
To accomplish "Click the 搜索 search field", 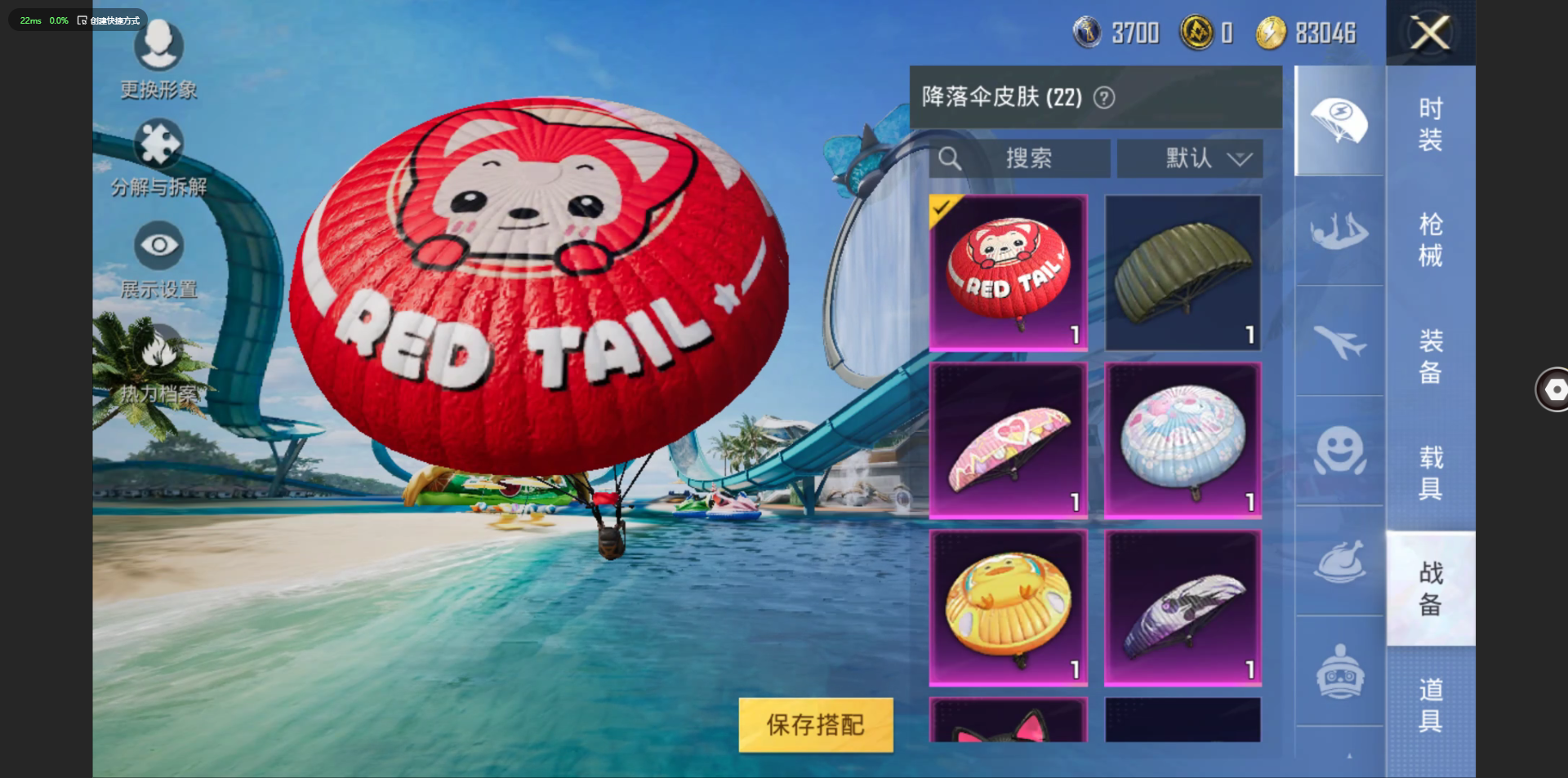I will click(x=1021, y=158).
